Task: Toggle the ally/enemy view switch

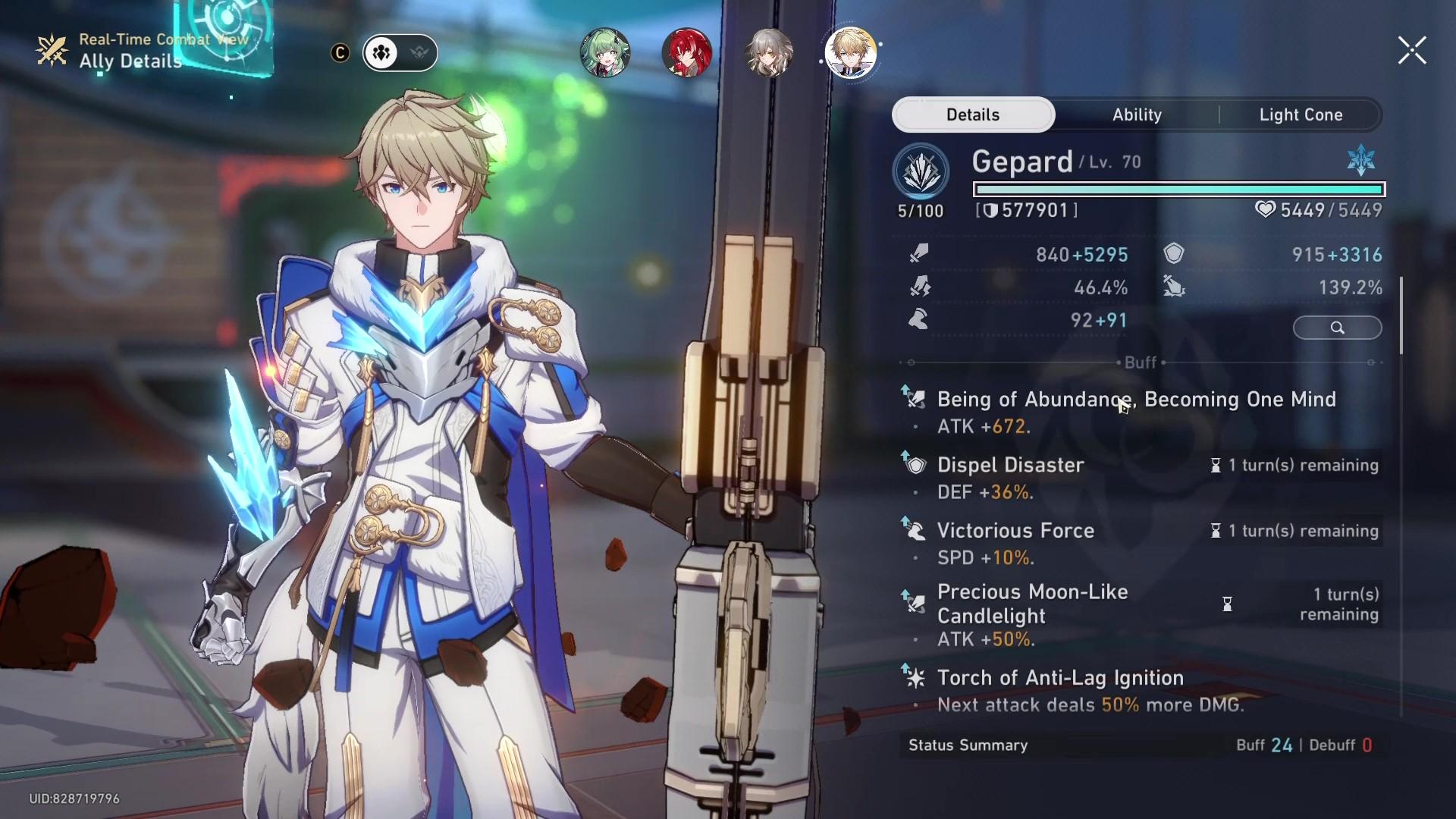Action: (x=400, y=53)
